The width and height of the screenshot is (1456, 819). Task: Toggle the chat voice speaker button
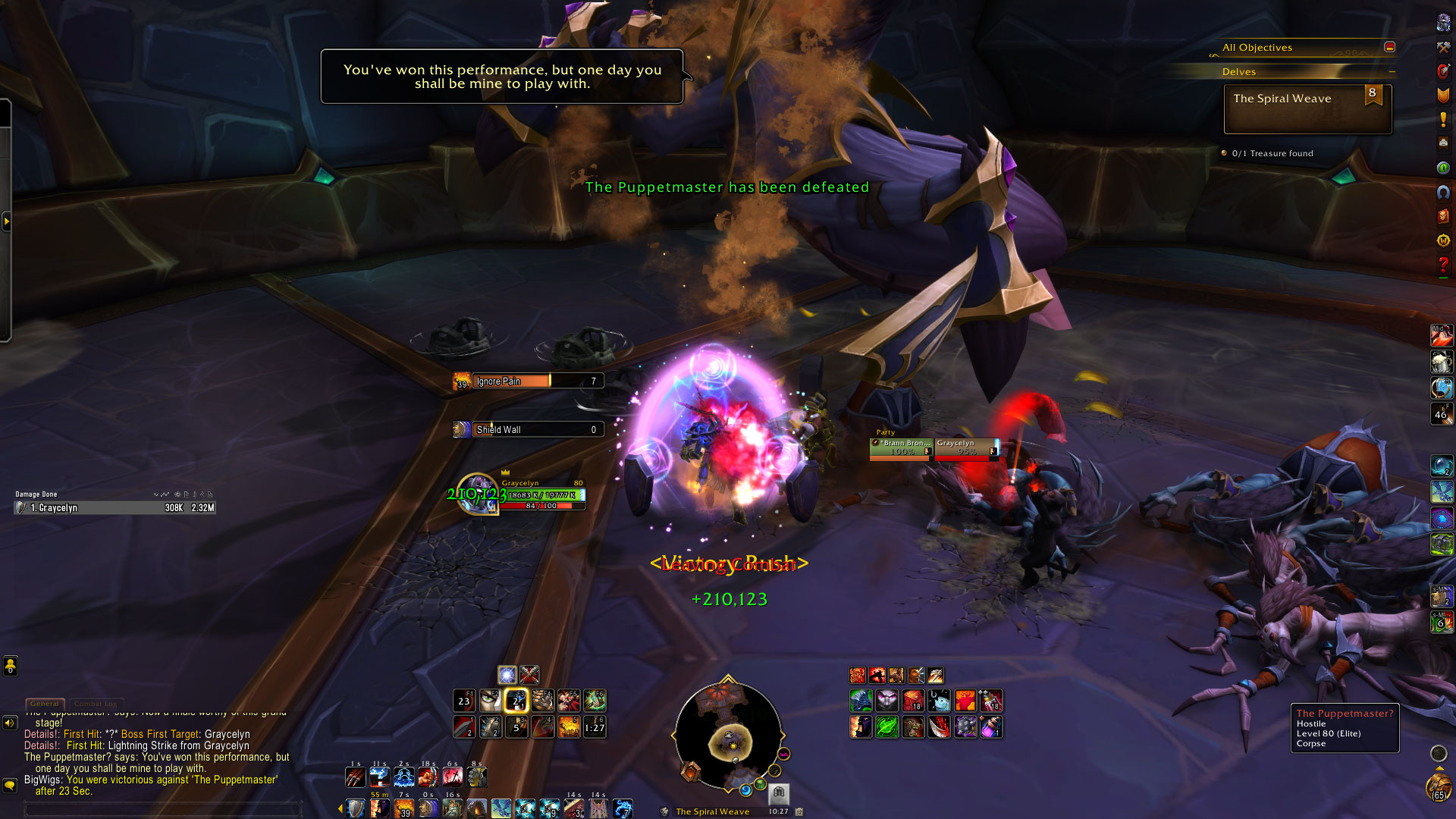pos(10,723)
